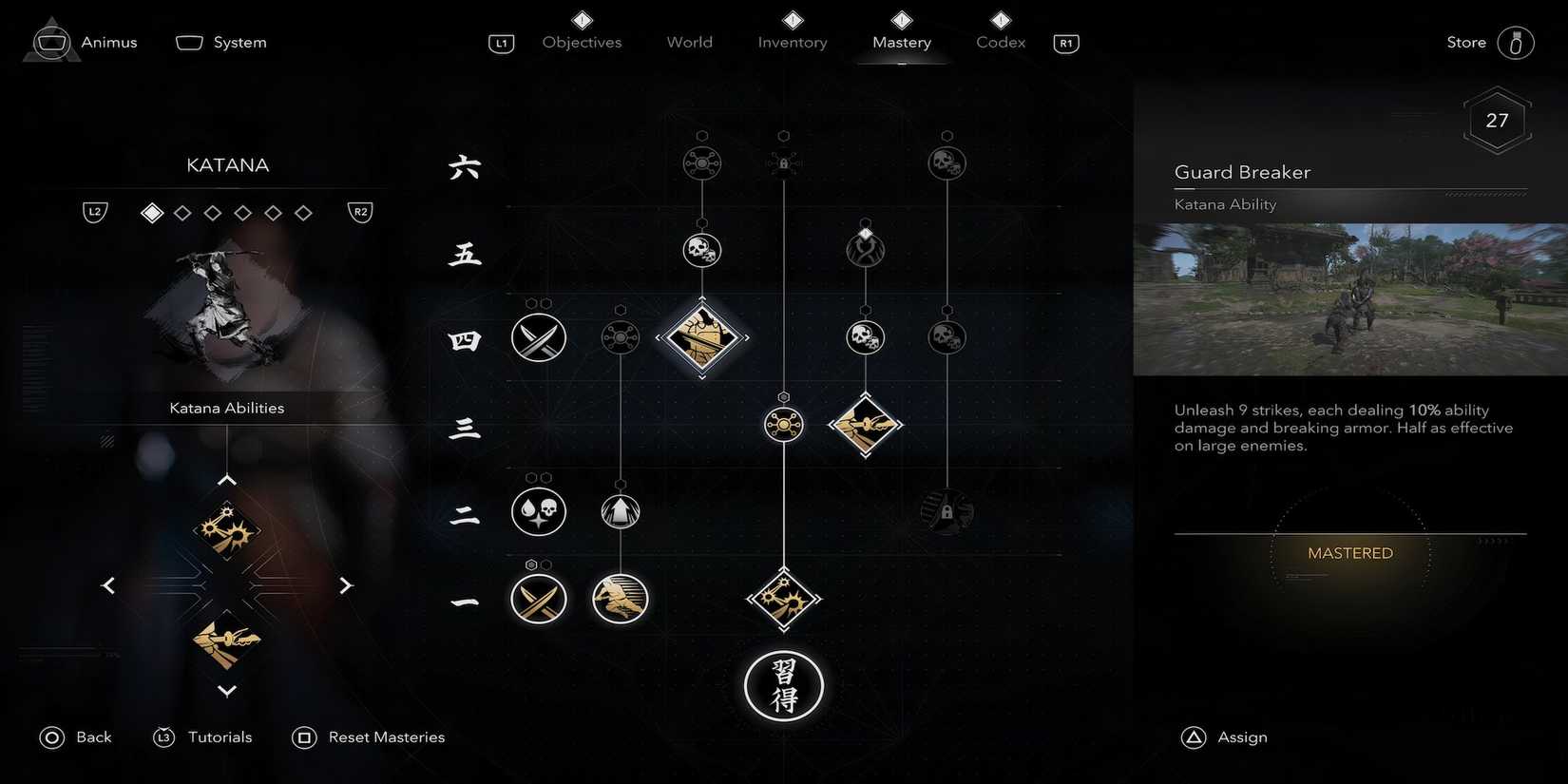
Task: Click the single katana node in row four
Action: coord(539,337)
